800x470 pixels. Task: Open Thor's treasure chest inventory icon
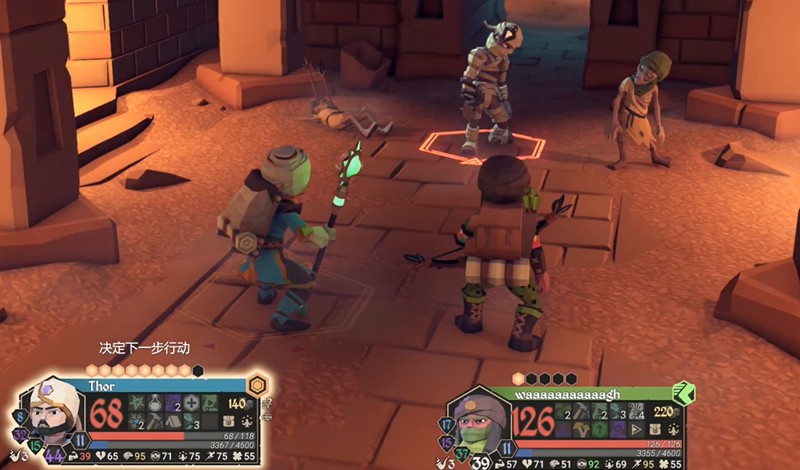point(228,421)
